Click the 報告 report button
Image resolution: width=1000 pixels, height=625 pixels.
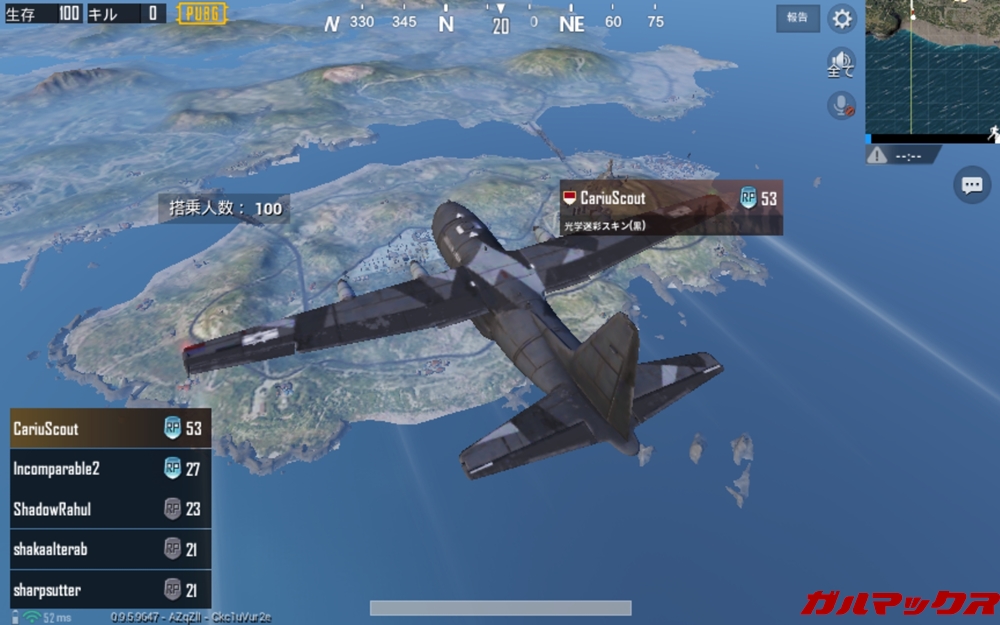pyautogui.click(x=797, y=18)
